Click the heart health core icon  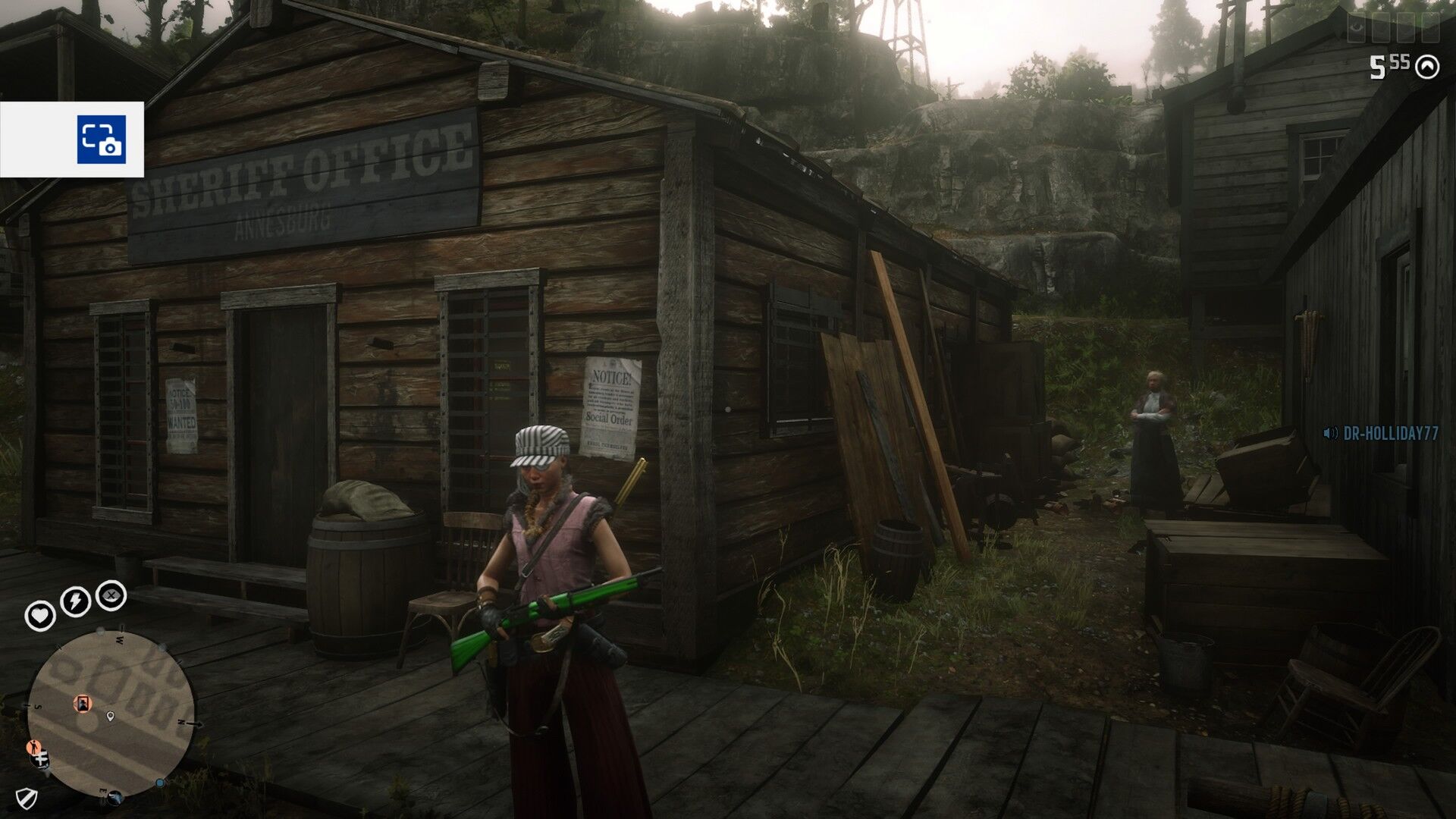[39, 615]
